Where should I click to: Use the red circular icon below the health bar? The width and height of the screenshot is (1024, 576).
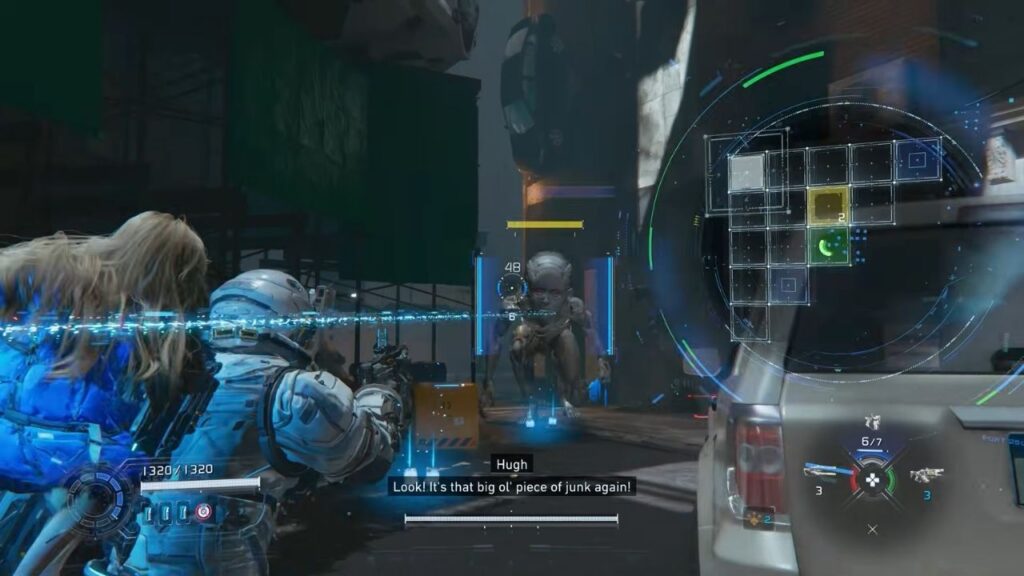(x=204, y=512)
